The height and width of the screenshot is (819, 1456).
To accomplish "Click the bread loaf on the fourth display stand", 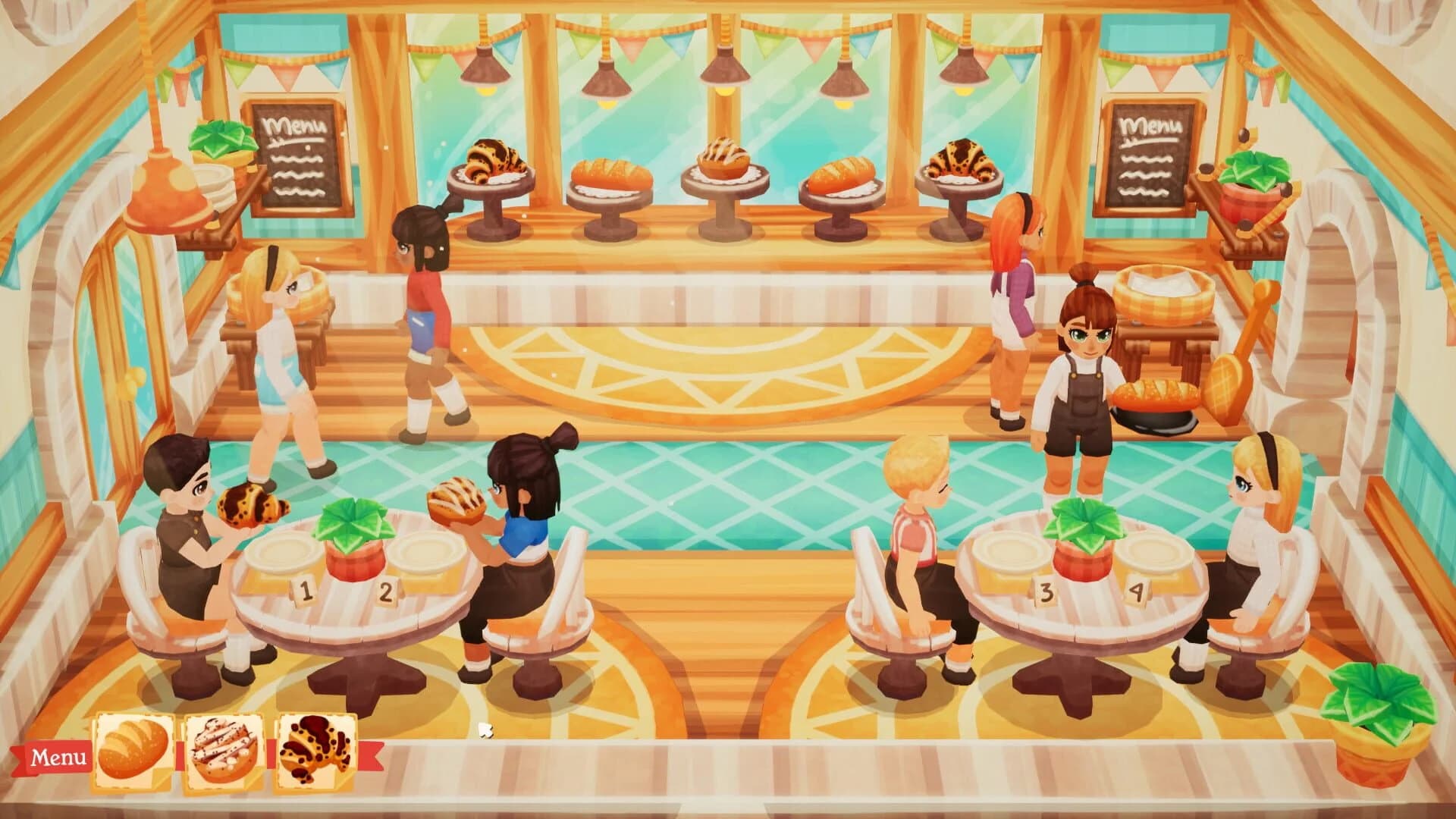I will tap(842, 171).
